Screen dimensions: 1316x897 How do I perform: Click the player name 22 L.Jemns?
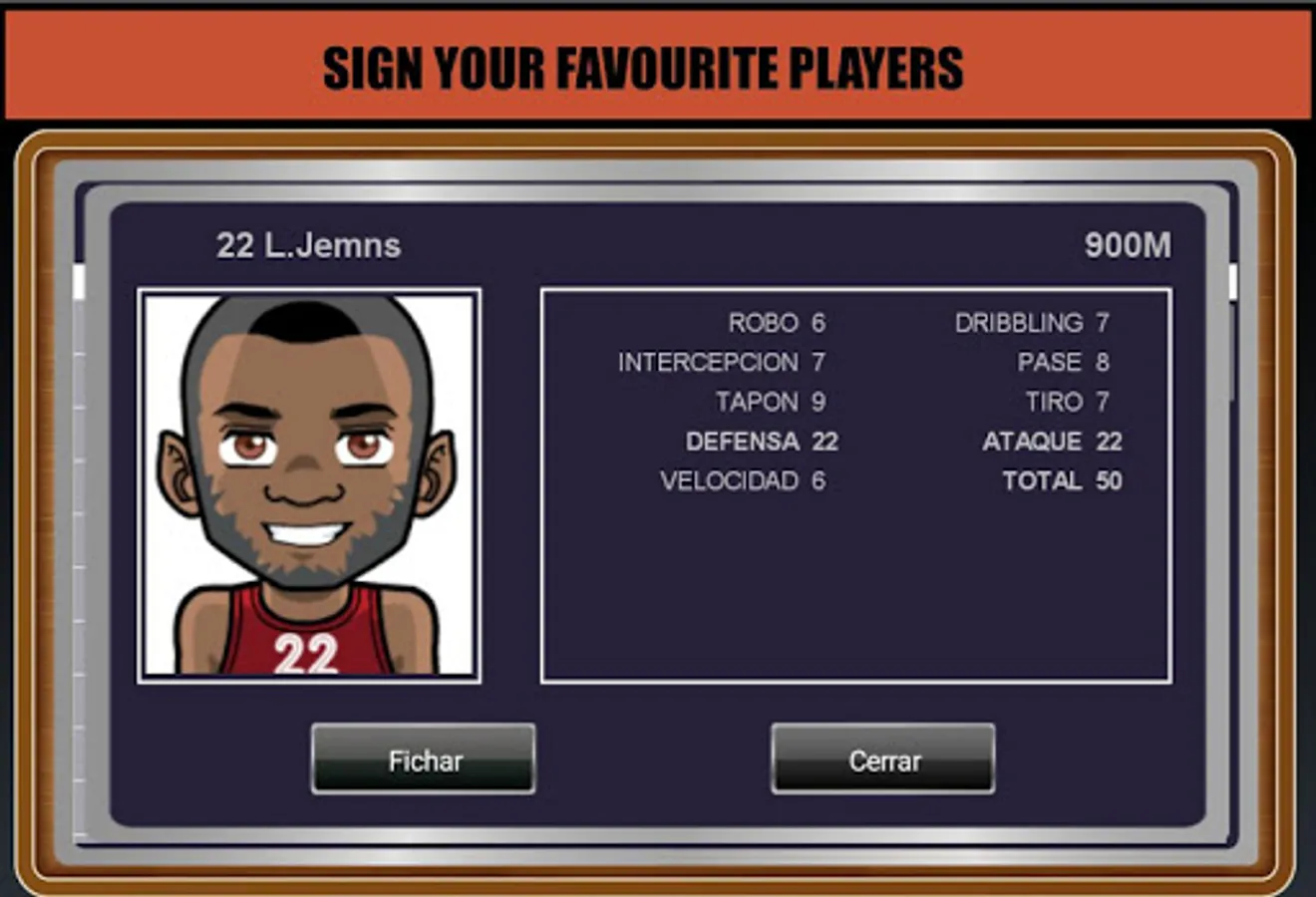coord(310,246)
